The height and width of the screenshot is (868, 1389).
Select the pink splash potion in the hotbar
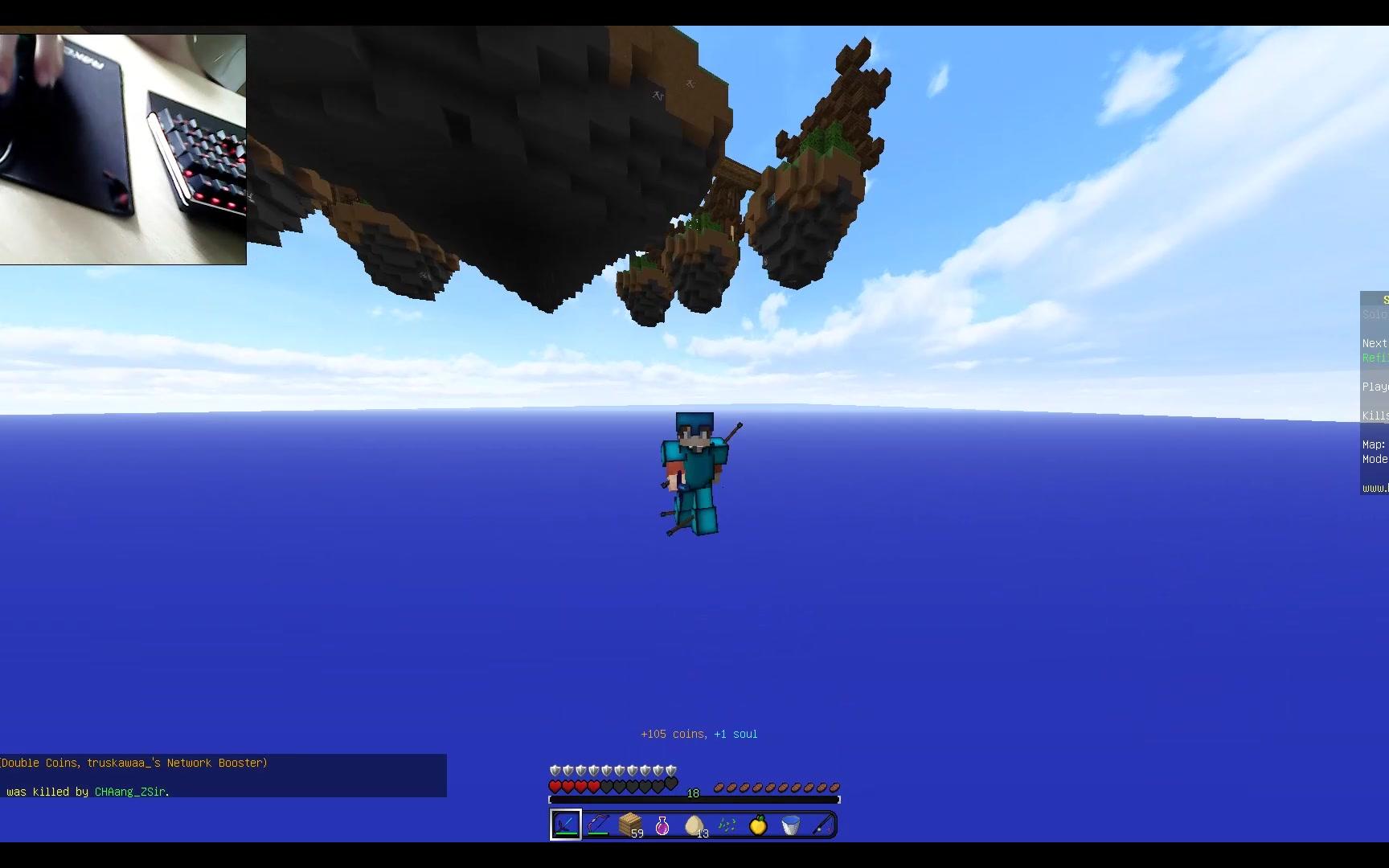[x=662, y=824]
